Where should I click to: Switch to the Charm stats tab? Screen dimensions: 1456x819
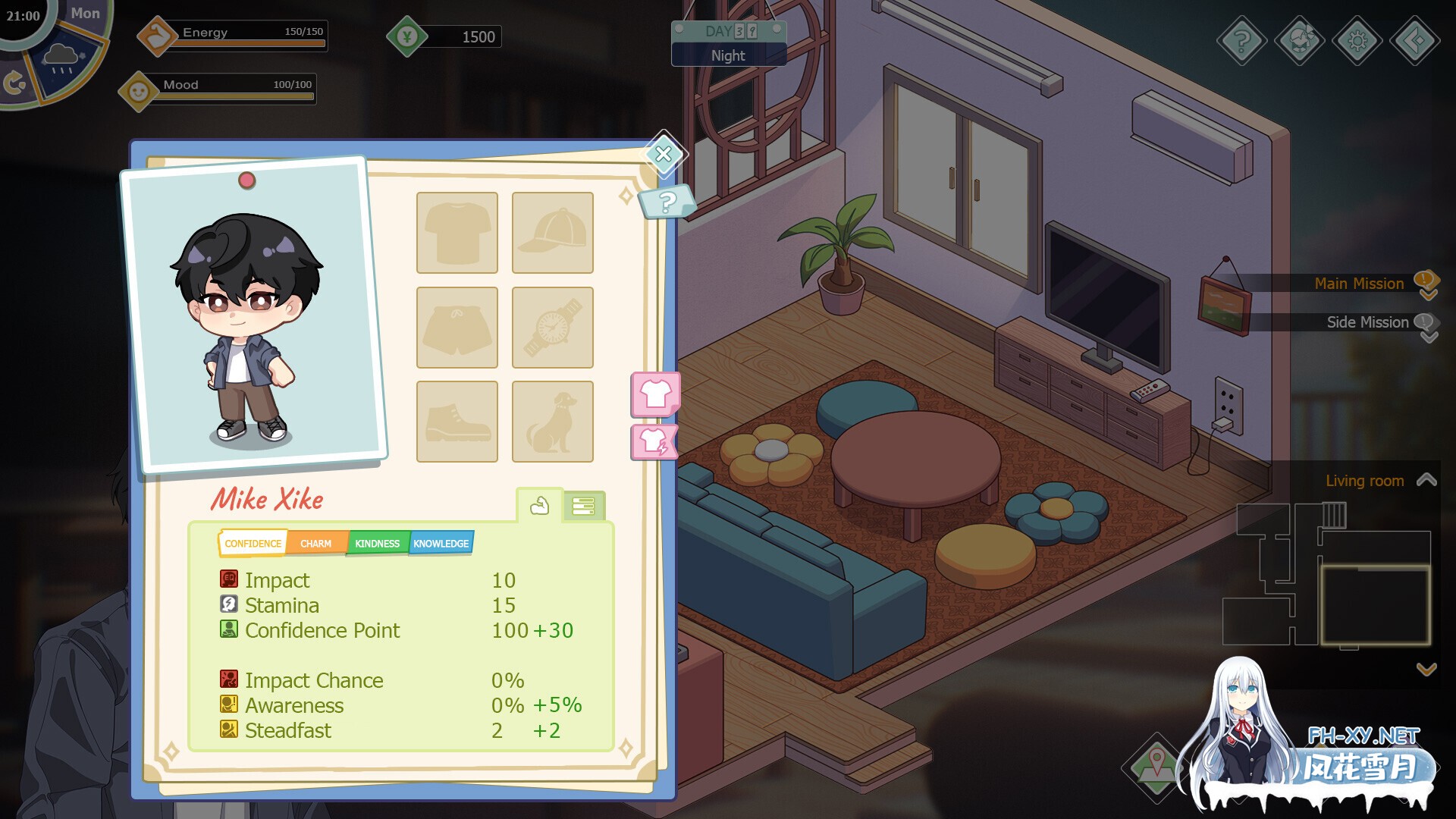(x=315, y=544)
